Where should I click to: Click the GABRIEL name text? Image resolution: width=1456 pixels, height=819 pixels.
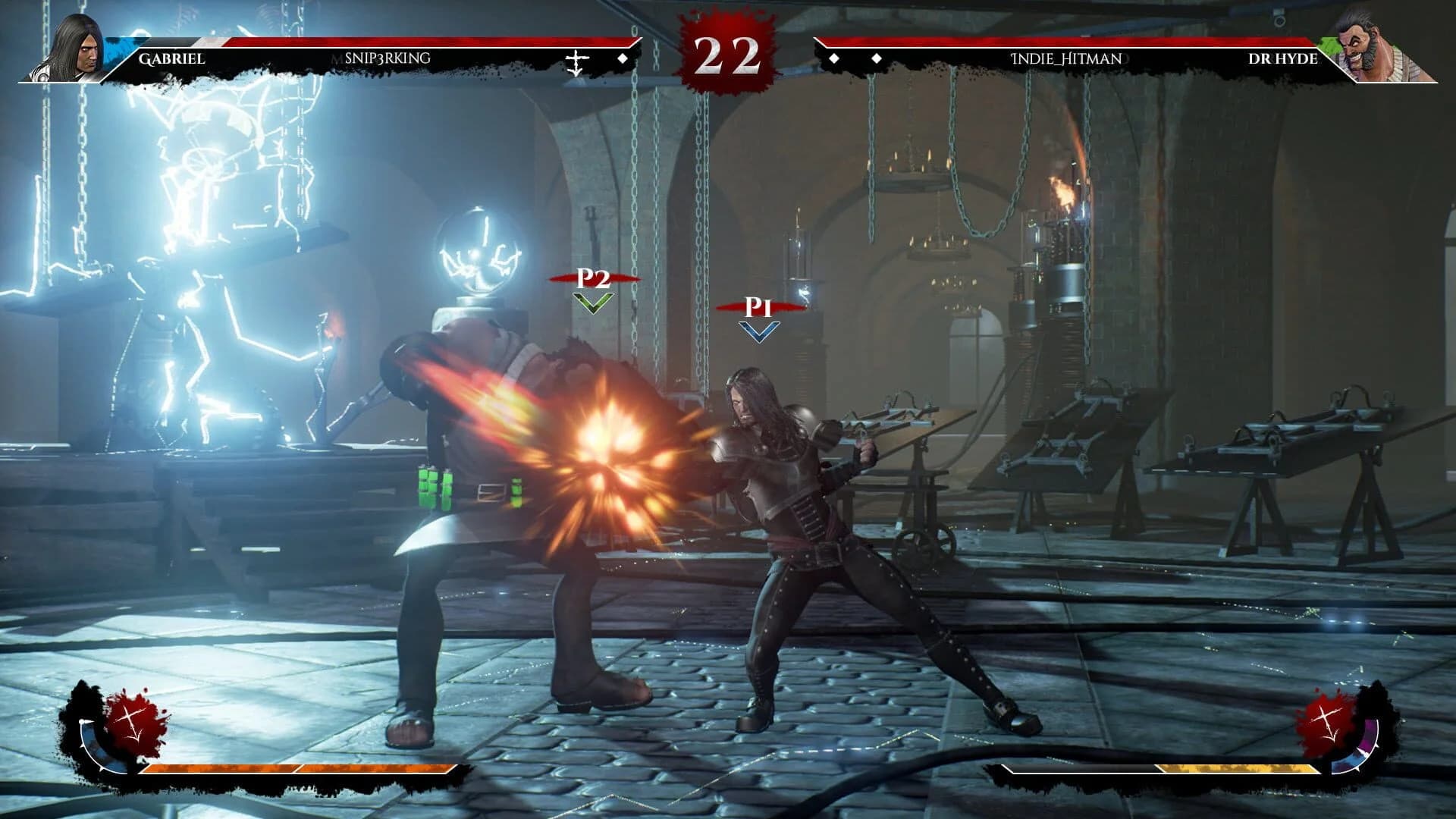pos(171,57)
